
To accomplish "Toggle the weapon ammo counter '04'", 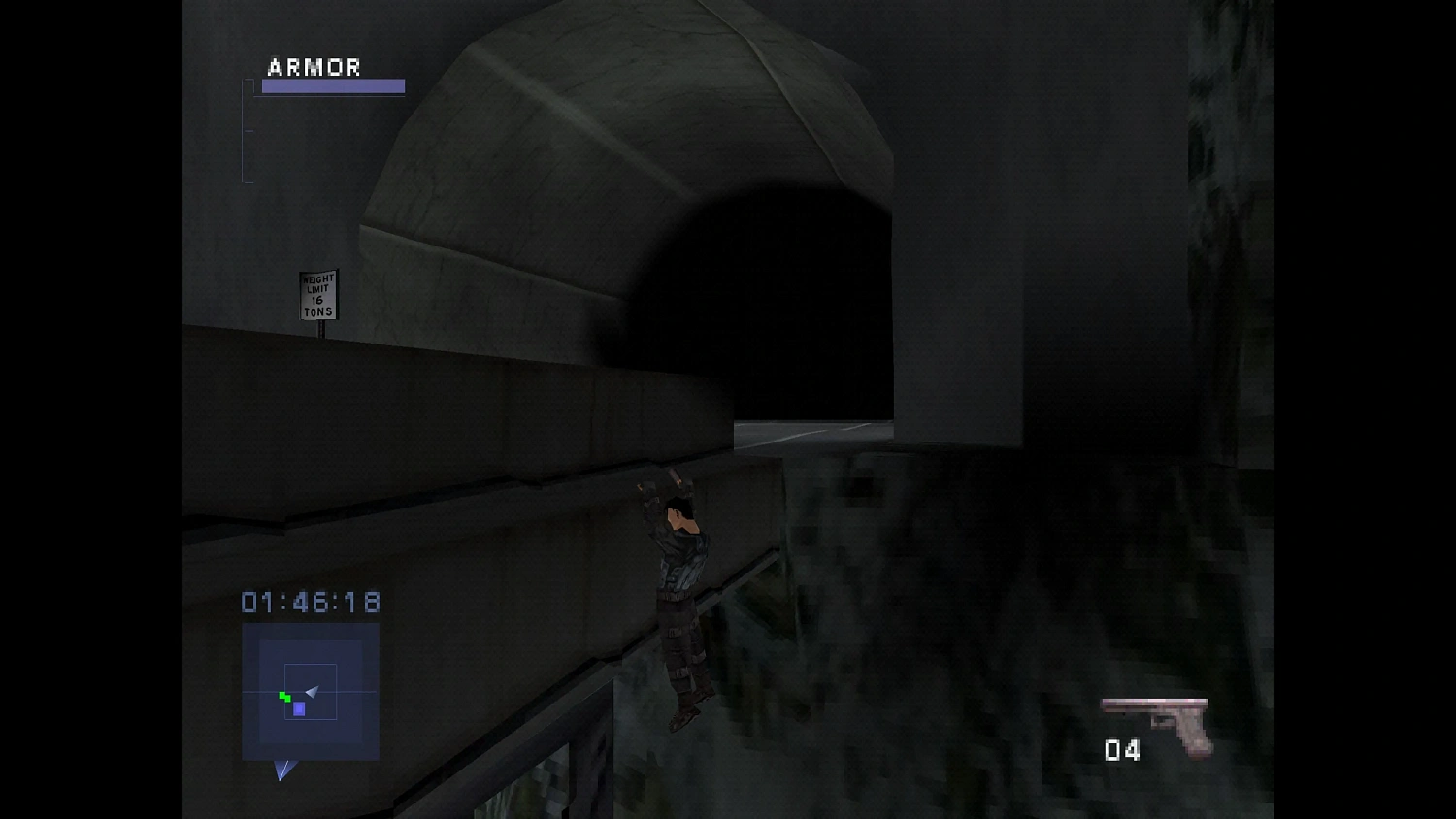I will 1122,750.
